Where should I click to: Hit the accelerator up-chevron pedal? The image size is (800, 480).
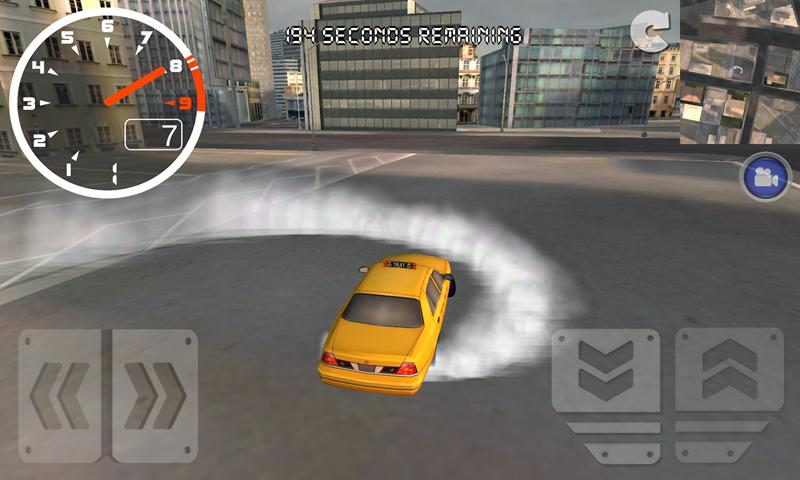[728, 370]
